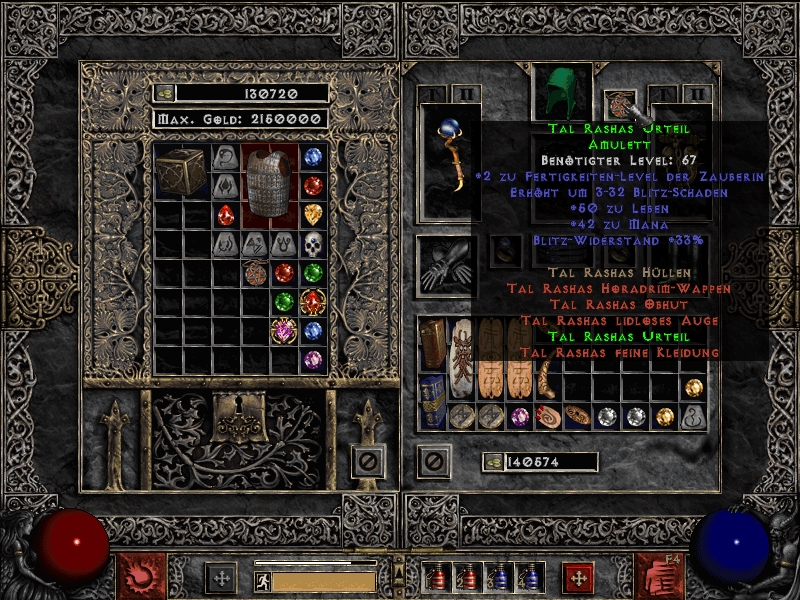Select the chest armor in the stash
800x600 pixels.
[x=269, y=184]
